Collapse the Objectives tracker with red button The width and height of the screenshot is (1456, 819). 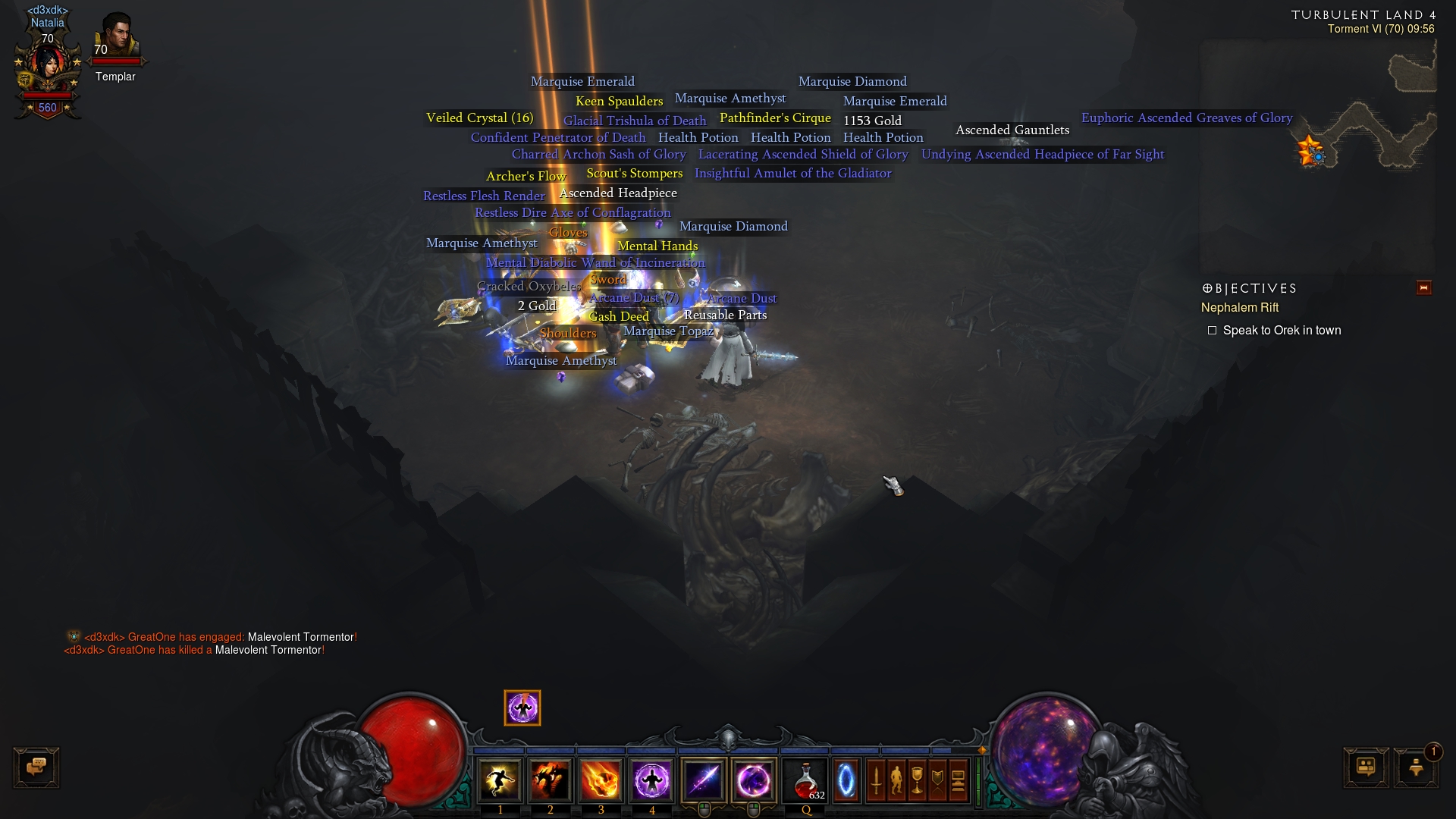coord(1423,287)
